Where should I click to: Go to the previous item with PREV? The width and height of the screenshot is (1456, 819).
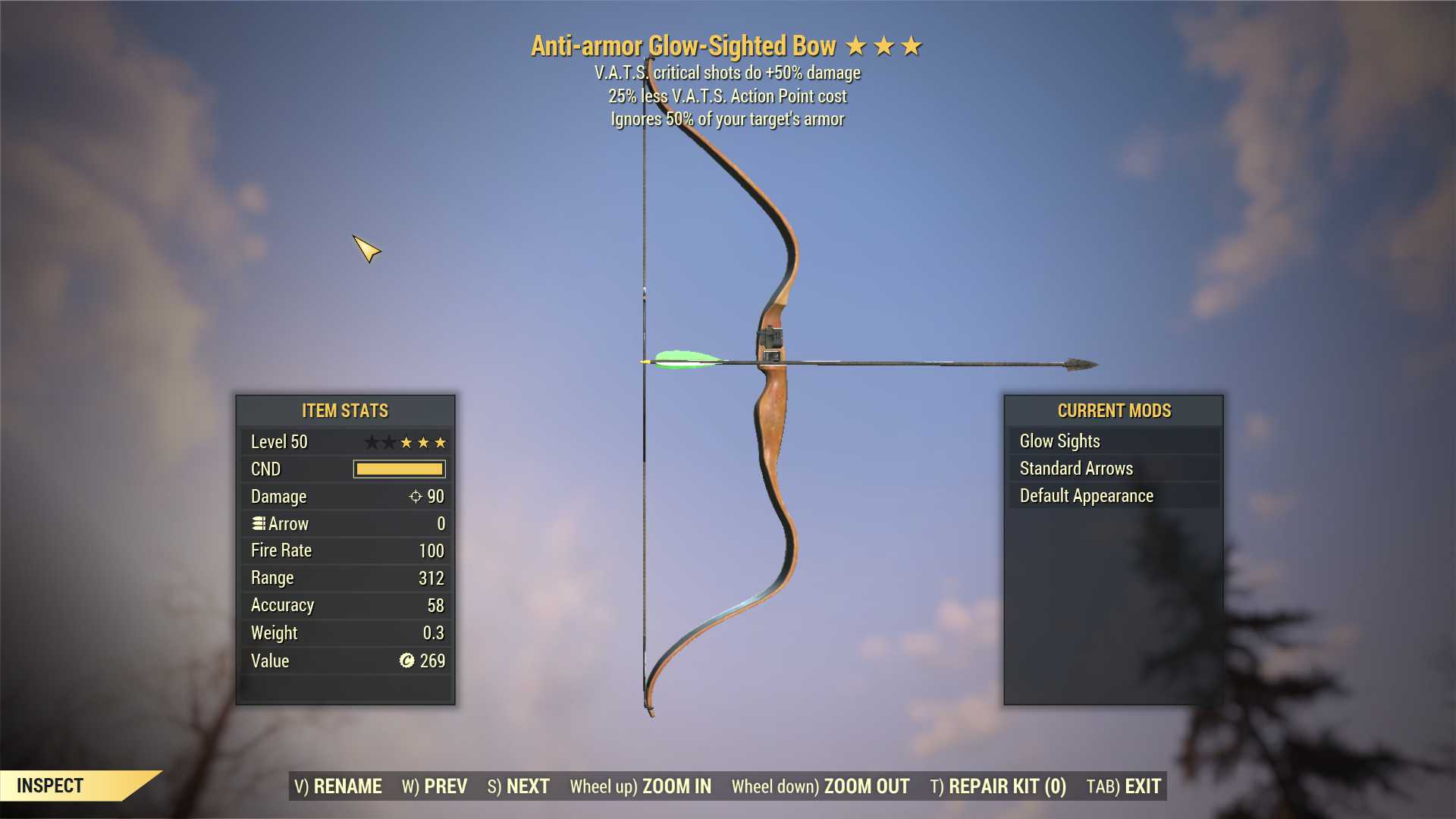point(435,786)
